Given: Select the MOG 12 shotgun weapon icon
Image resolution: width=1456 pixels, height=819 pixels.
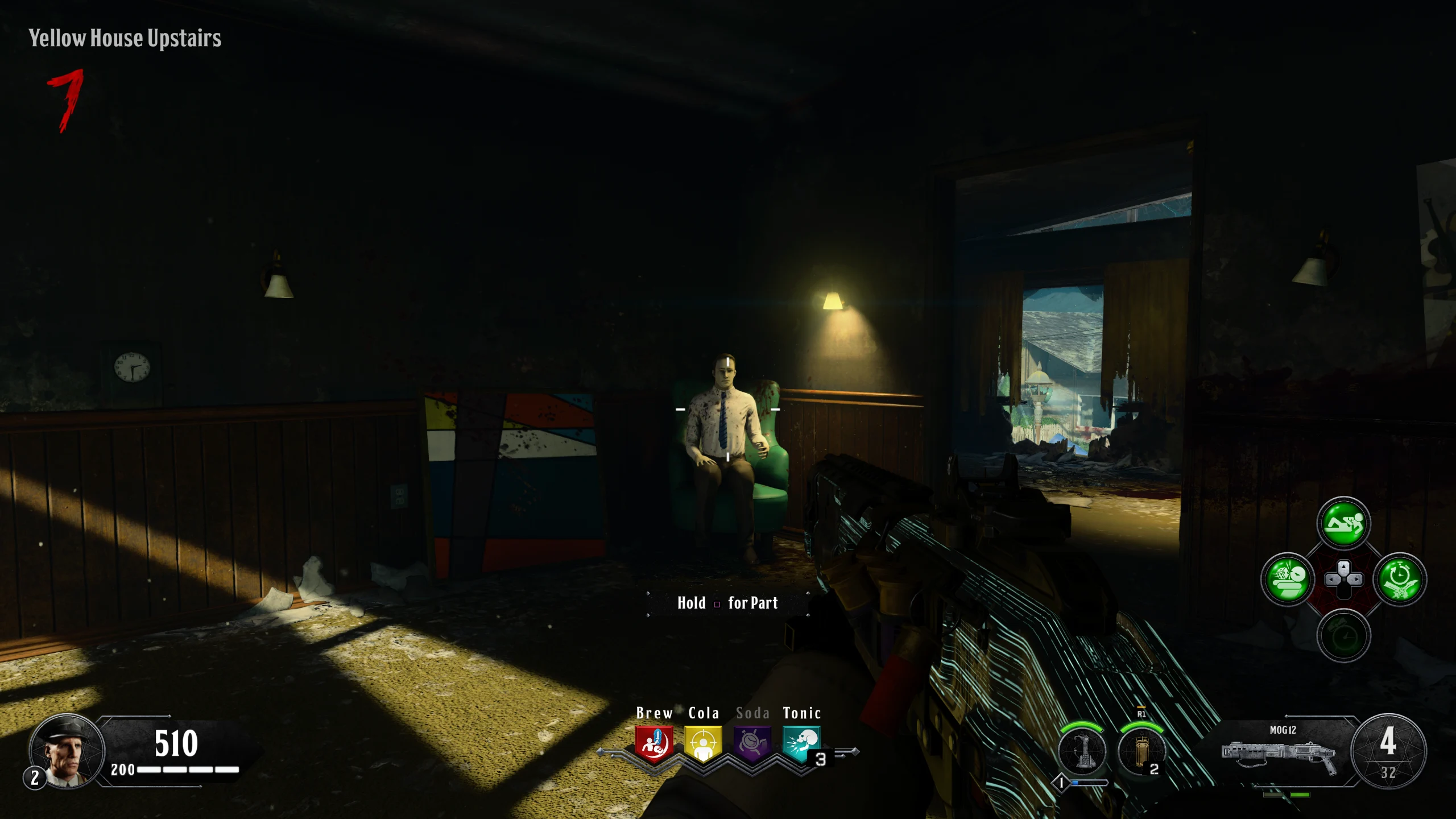Looking at the screenshot, I should click(1280, 754).
